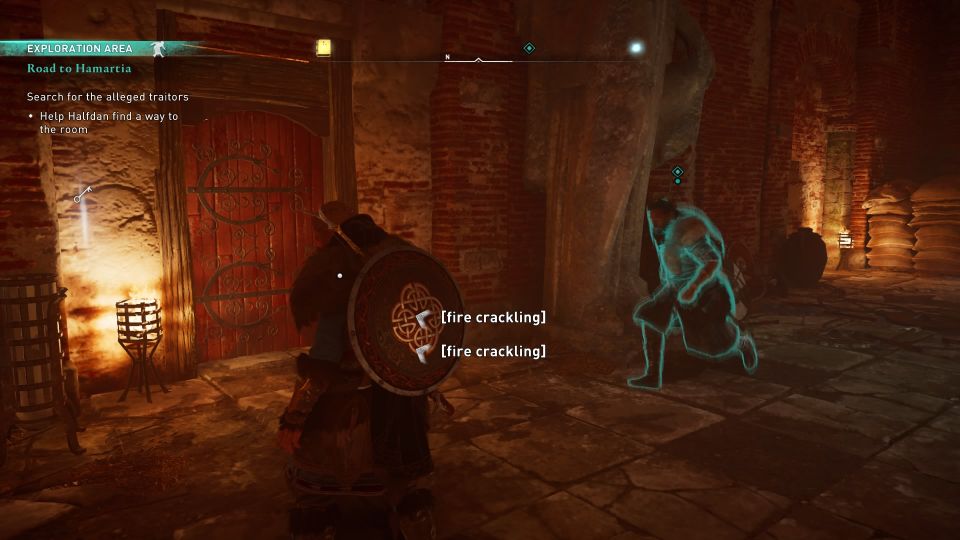Image resolution: width=960 pixels, height=540 pixels.
Task: Click the north indicator on the compass
Action: click(447, 58)
